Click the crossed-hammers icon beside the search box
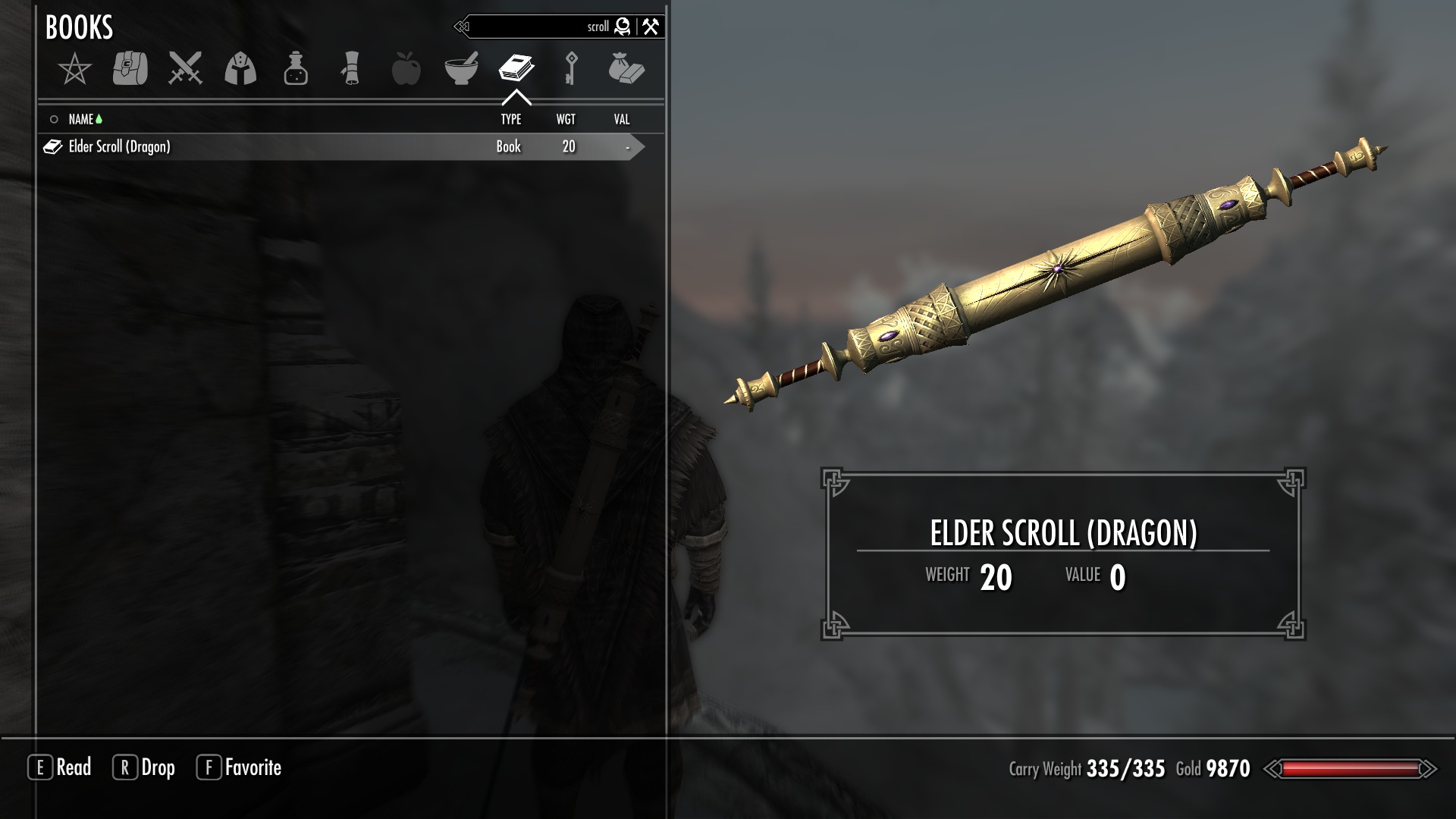Image resolution: width=1456 pixels, height=819 pixels. [651, 27]
